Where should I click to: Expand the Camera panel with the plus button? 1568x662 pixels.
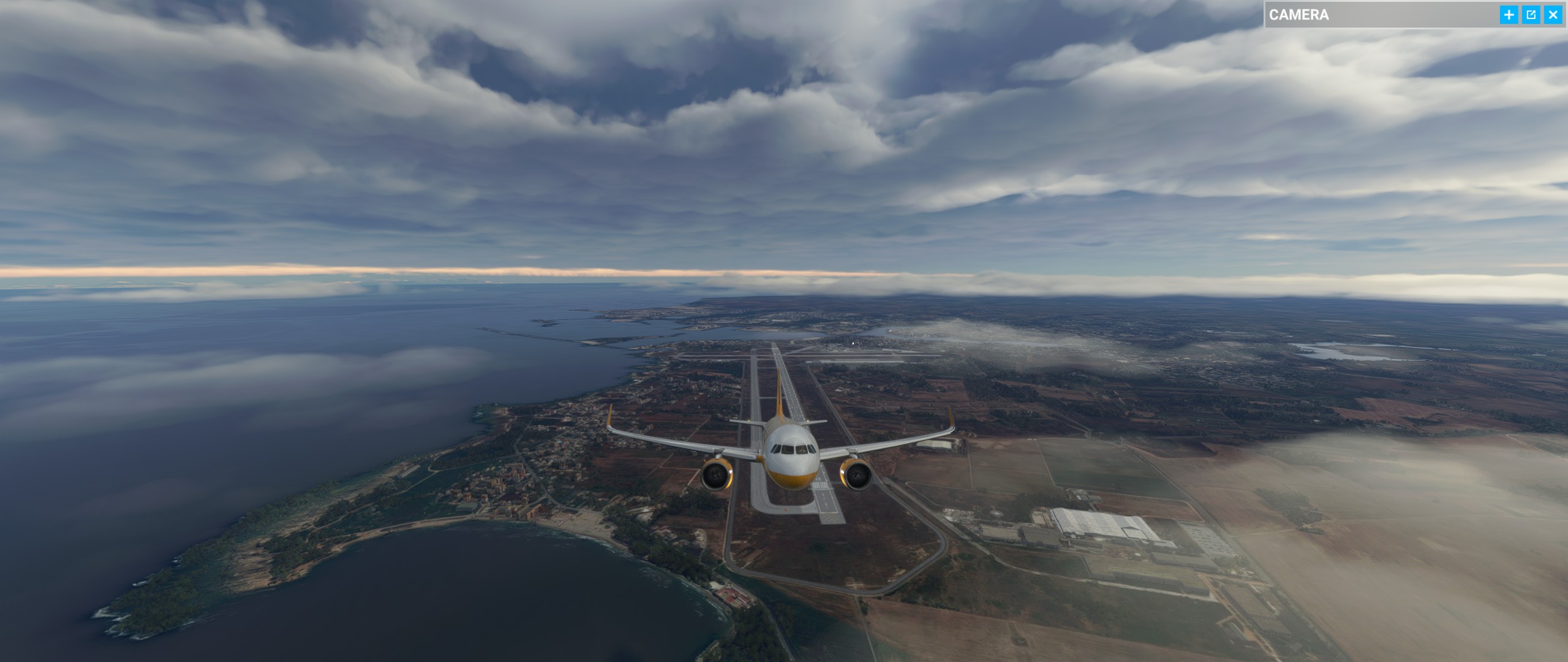click(x=1509, y=15)
